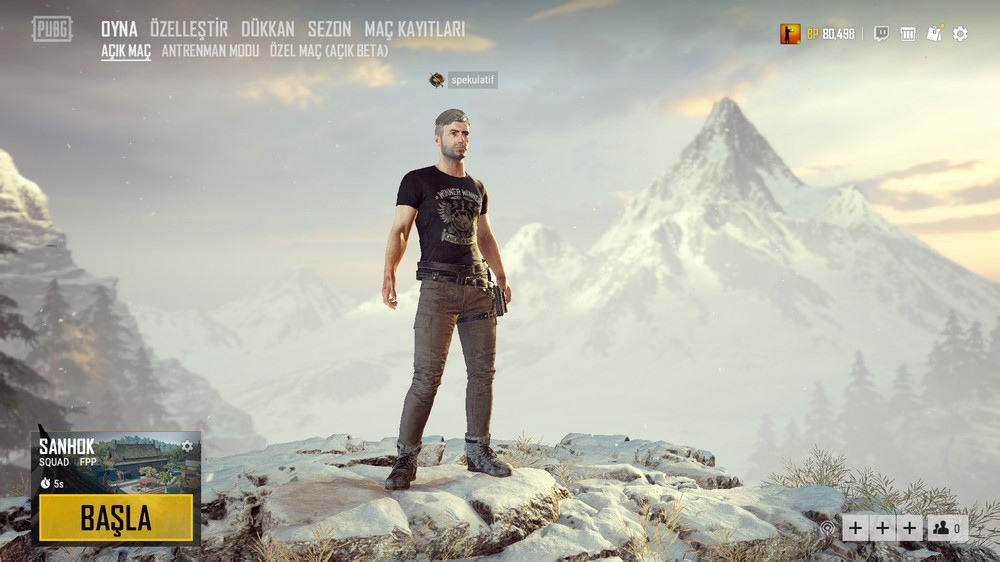Click the player profile avatar
1000x562 pixels.
pyautogui.click(x=790, y=34)
